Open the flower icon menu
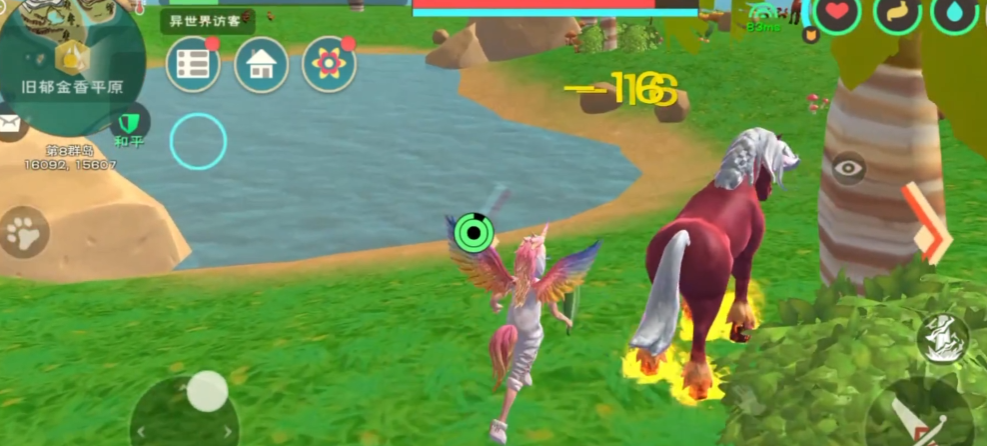The image size is (987, 446). point(329,65)
